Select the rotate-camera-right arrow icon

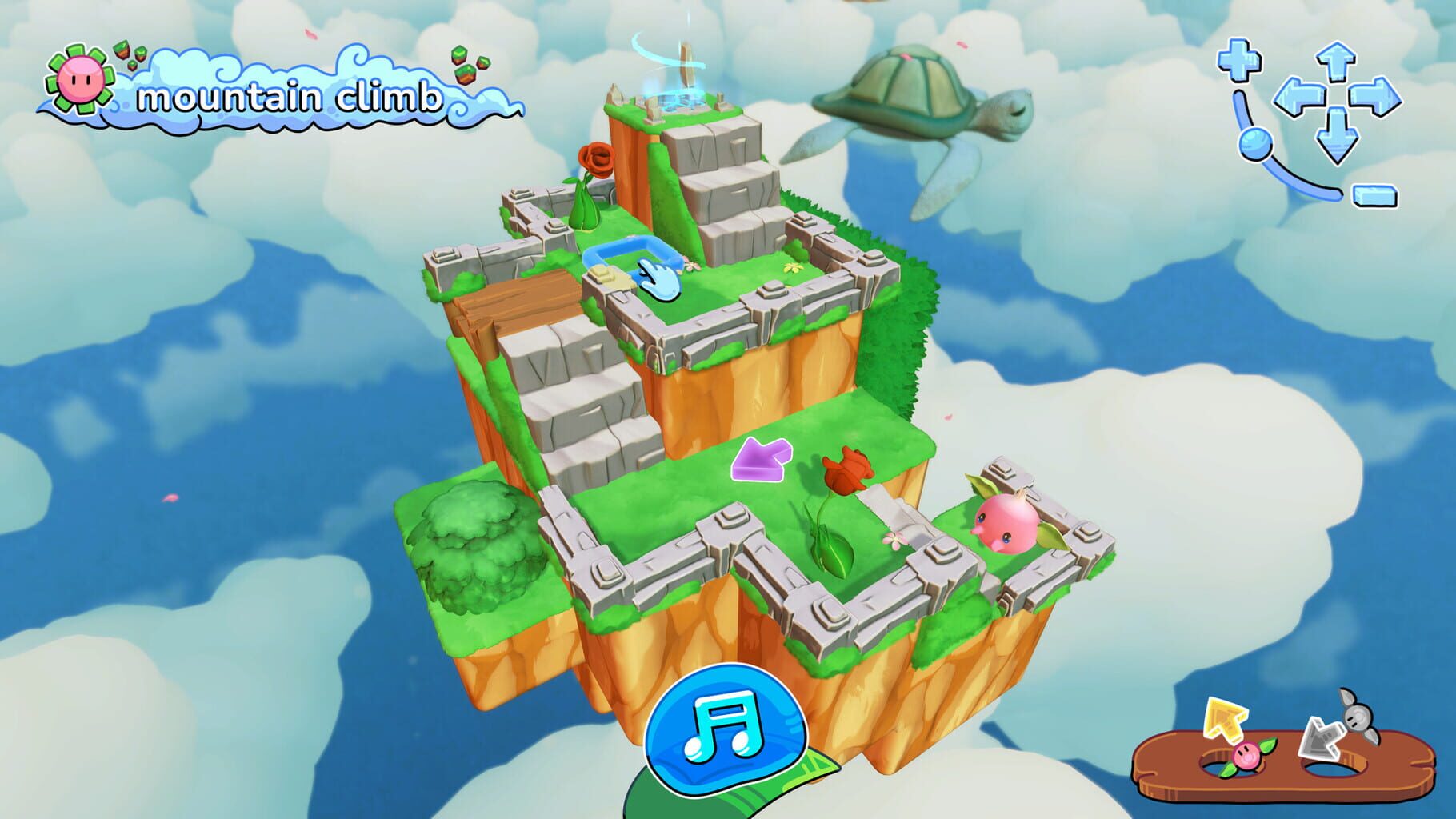point(1375,95)
